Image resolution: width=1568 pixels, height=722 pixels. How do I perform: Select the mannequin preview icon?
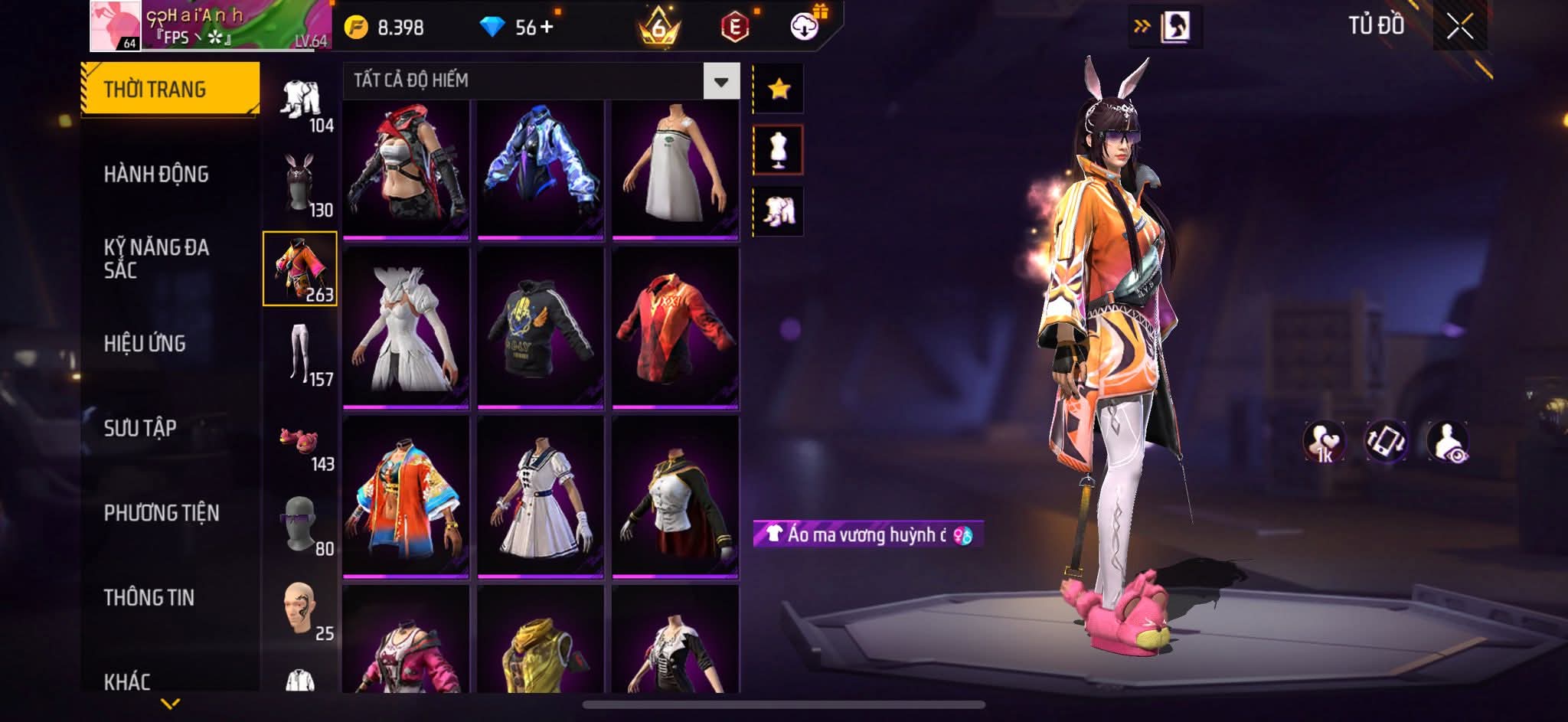coord(779,150)
